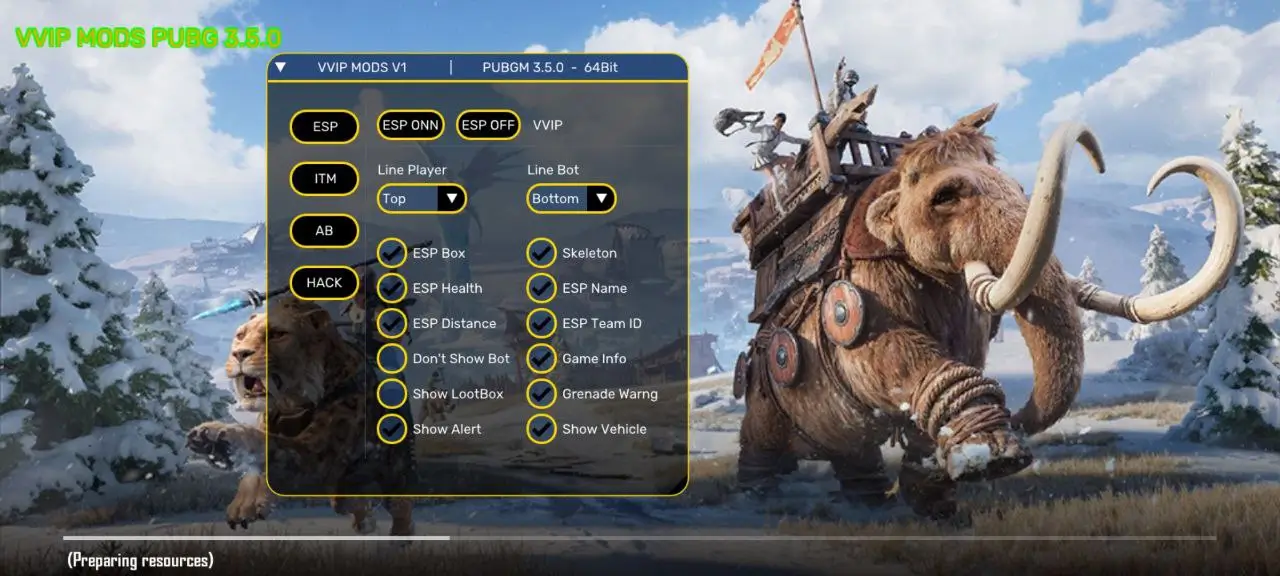This screenshot has width=1280, height=576.
Task: Collapse the panel with the title arrow
Action: (x=281, y=68)
